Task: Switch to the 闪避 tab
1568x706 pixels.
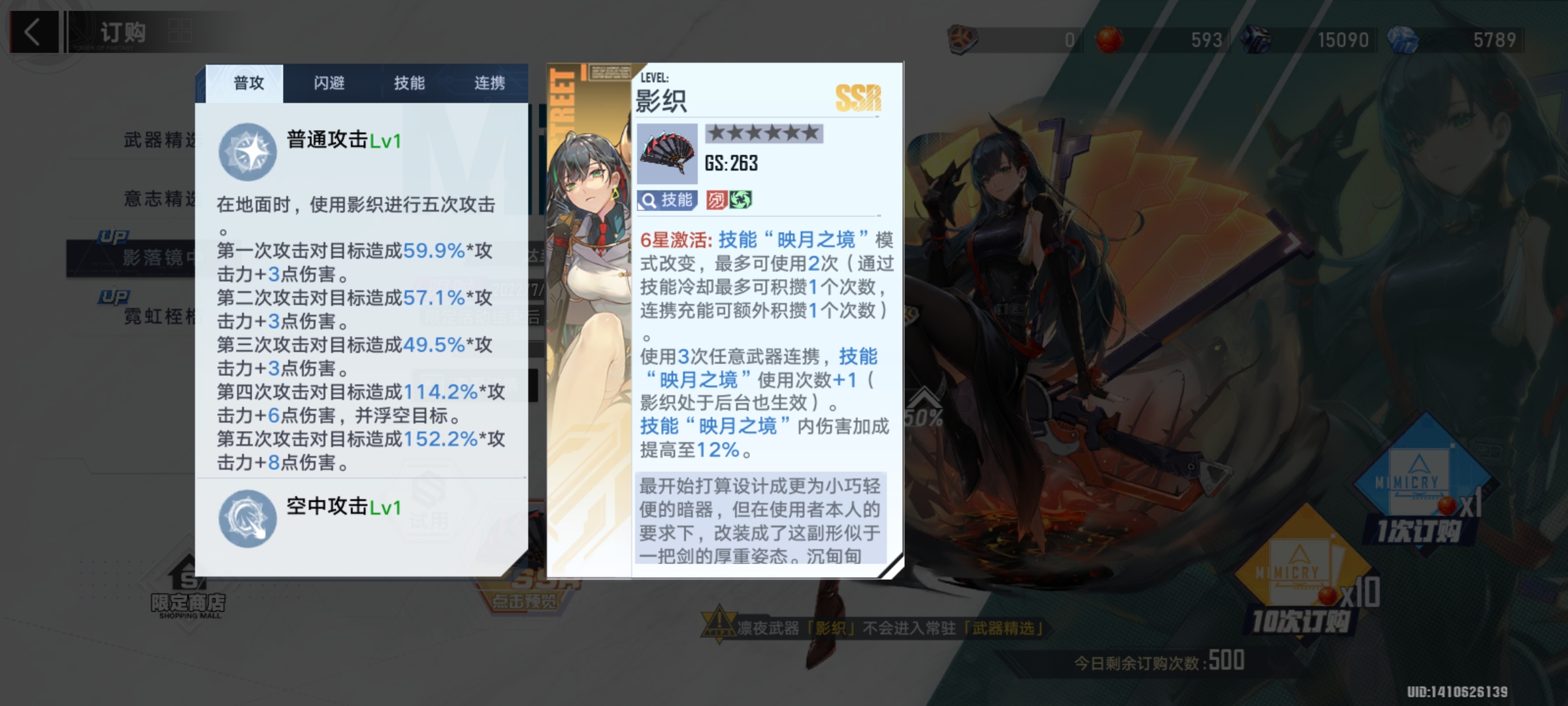Action: tap(329, 84)
